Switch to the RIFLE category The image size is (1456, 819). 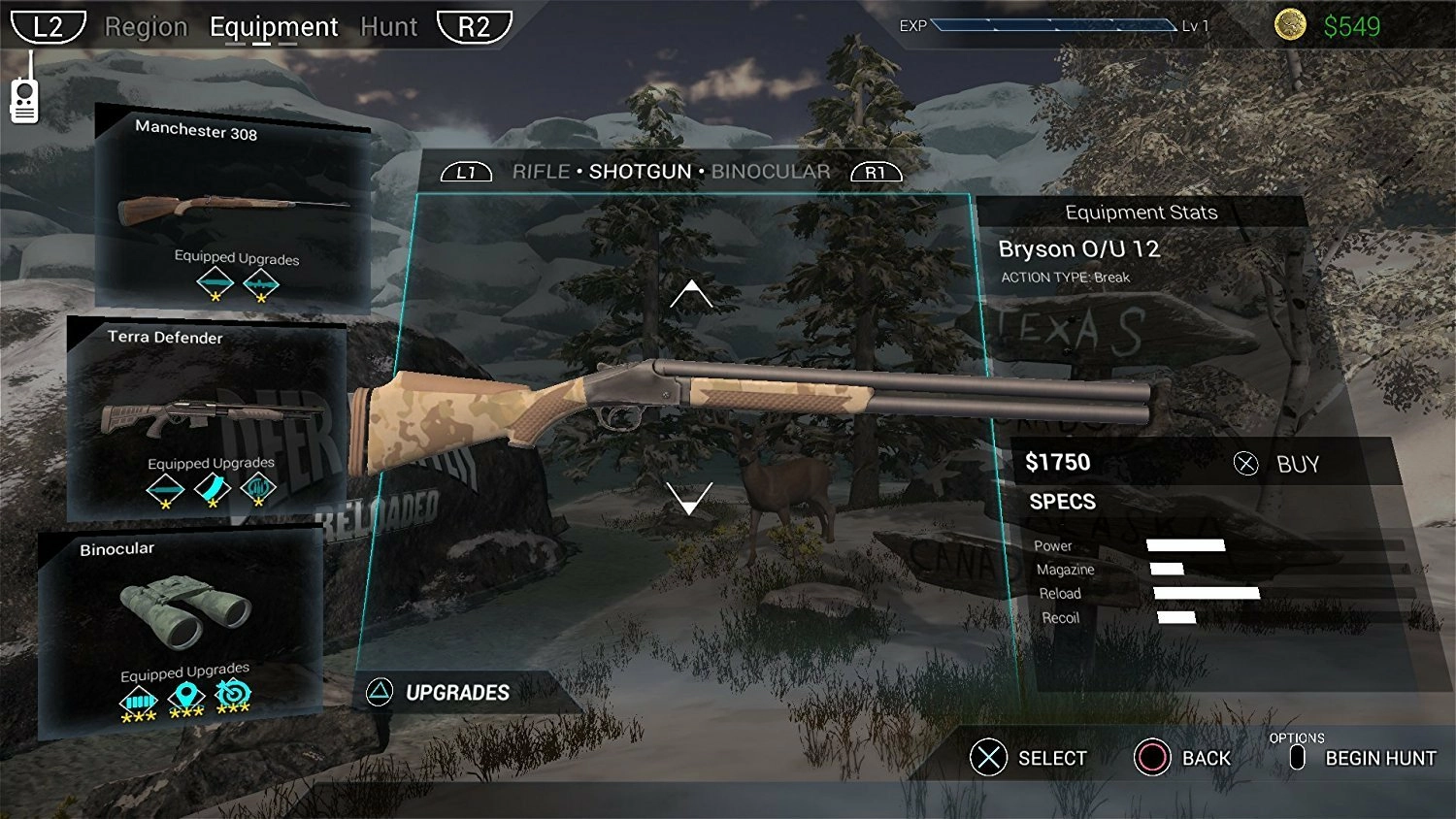click(543, 171)
